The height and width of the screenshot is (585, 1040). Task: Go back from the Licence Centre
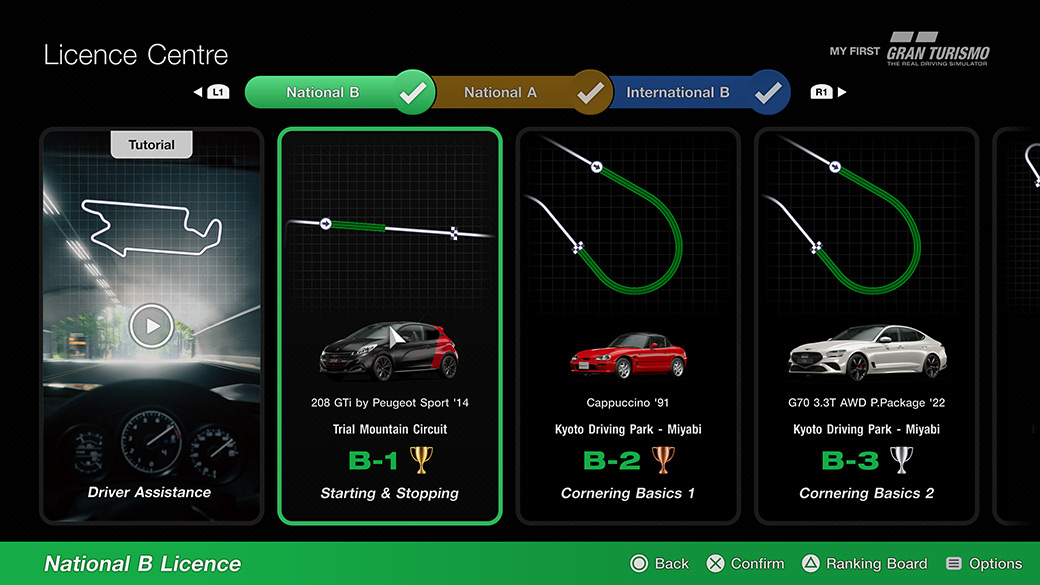click(660, 564)
